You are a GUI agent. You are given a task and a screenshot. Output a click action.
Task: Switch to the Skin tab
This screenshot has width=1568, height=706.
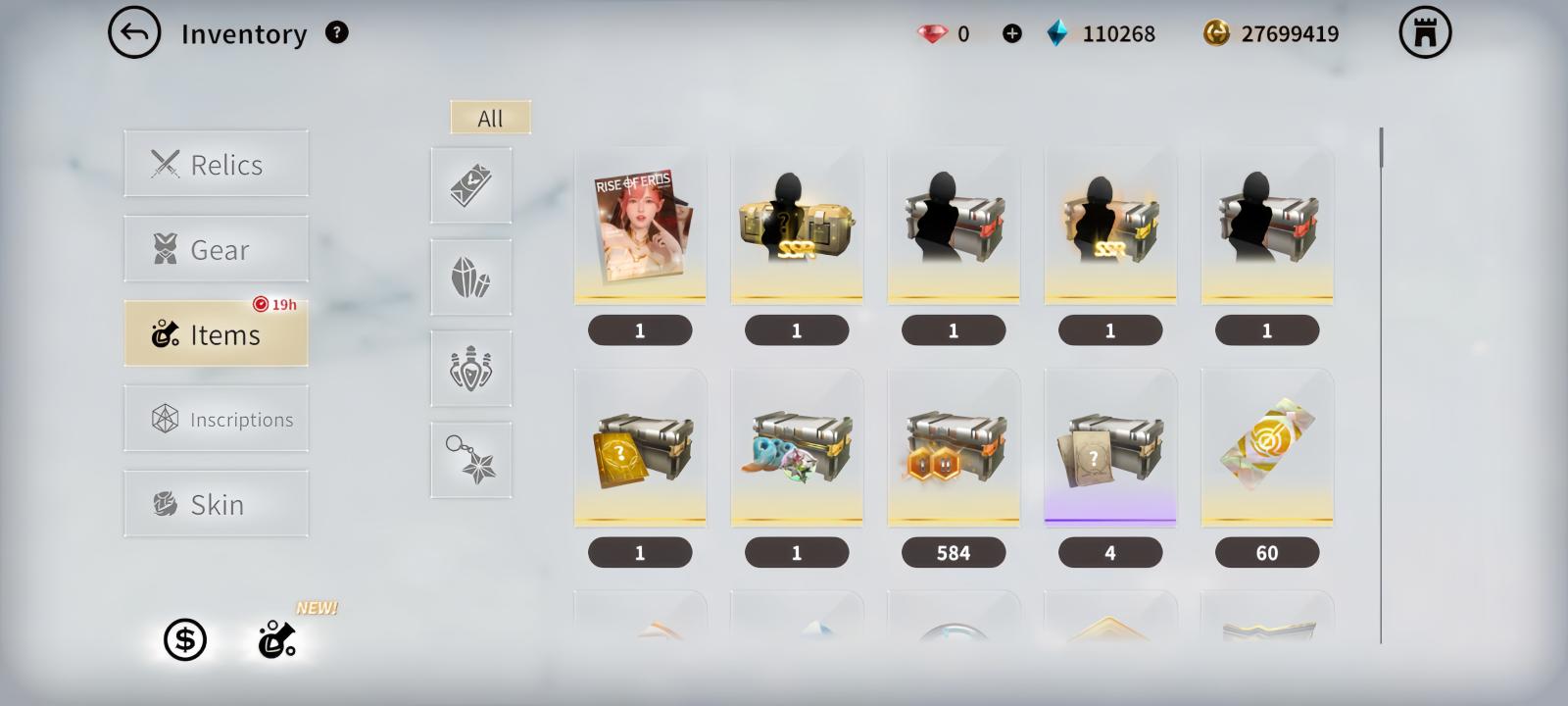216,504
